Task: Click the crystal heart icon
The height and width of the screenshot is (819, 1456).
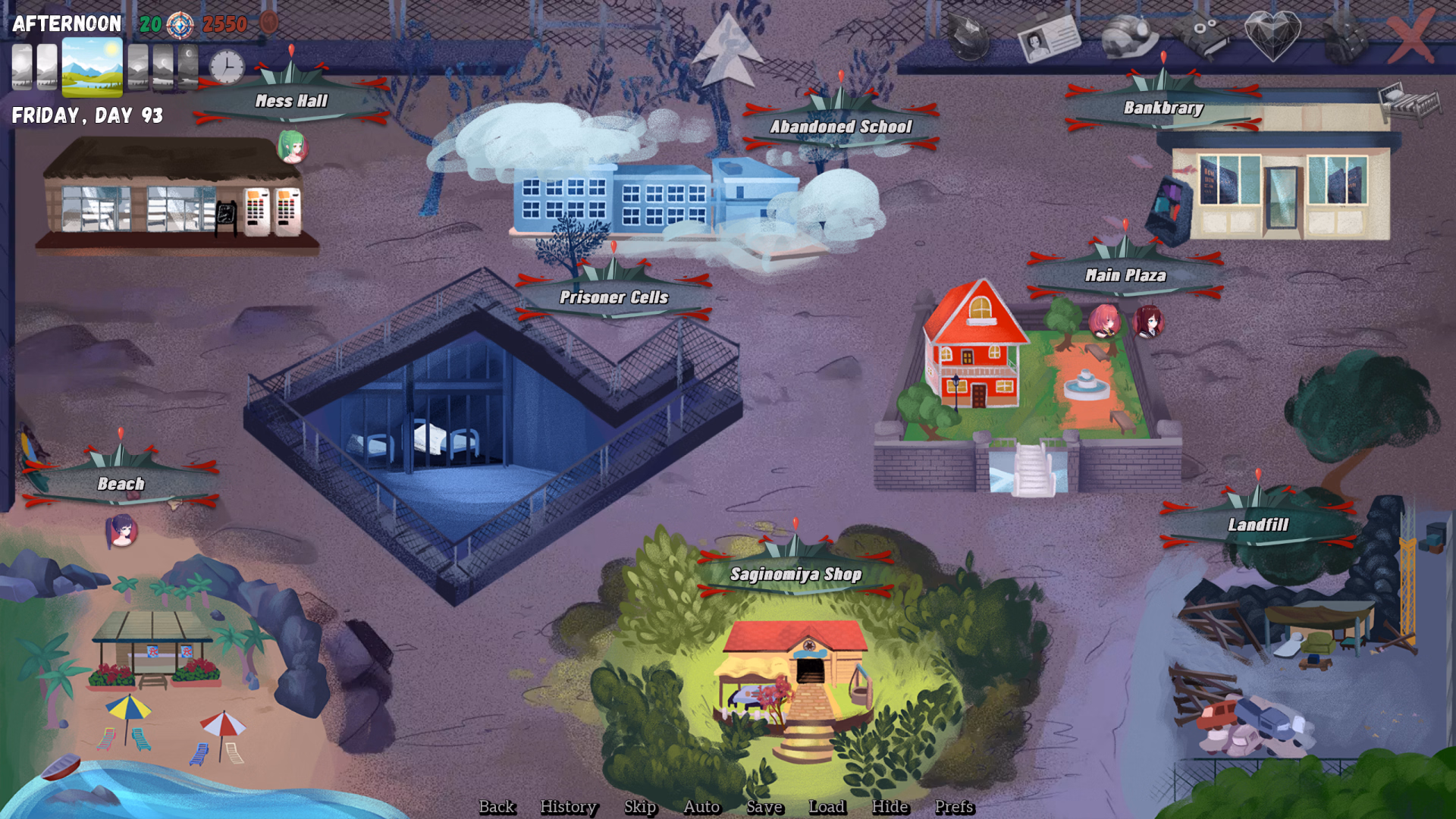Action: click(1272, 35)
